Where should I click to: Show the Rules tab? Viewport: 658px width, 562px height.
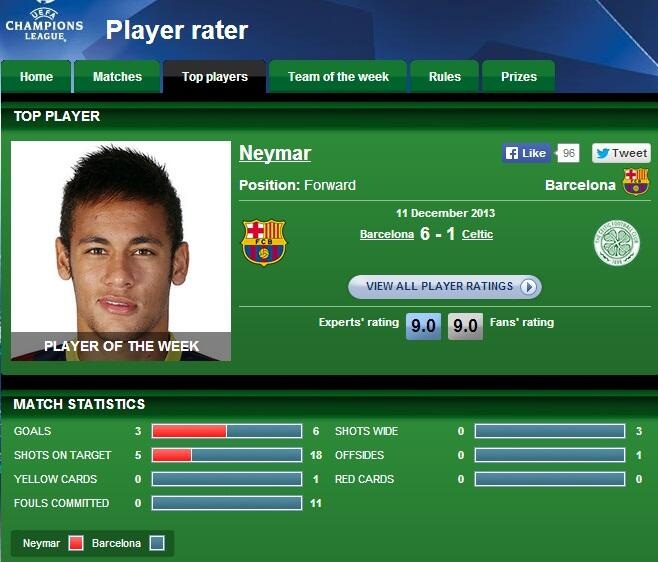[x=445, y=77]
